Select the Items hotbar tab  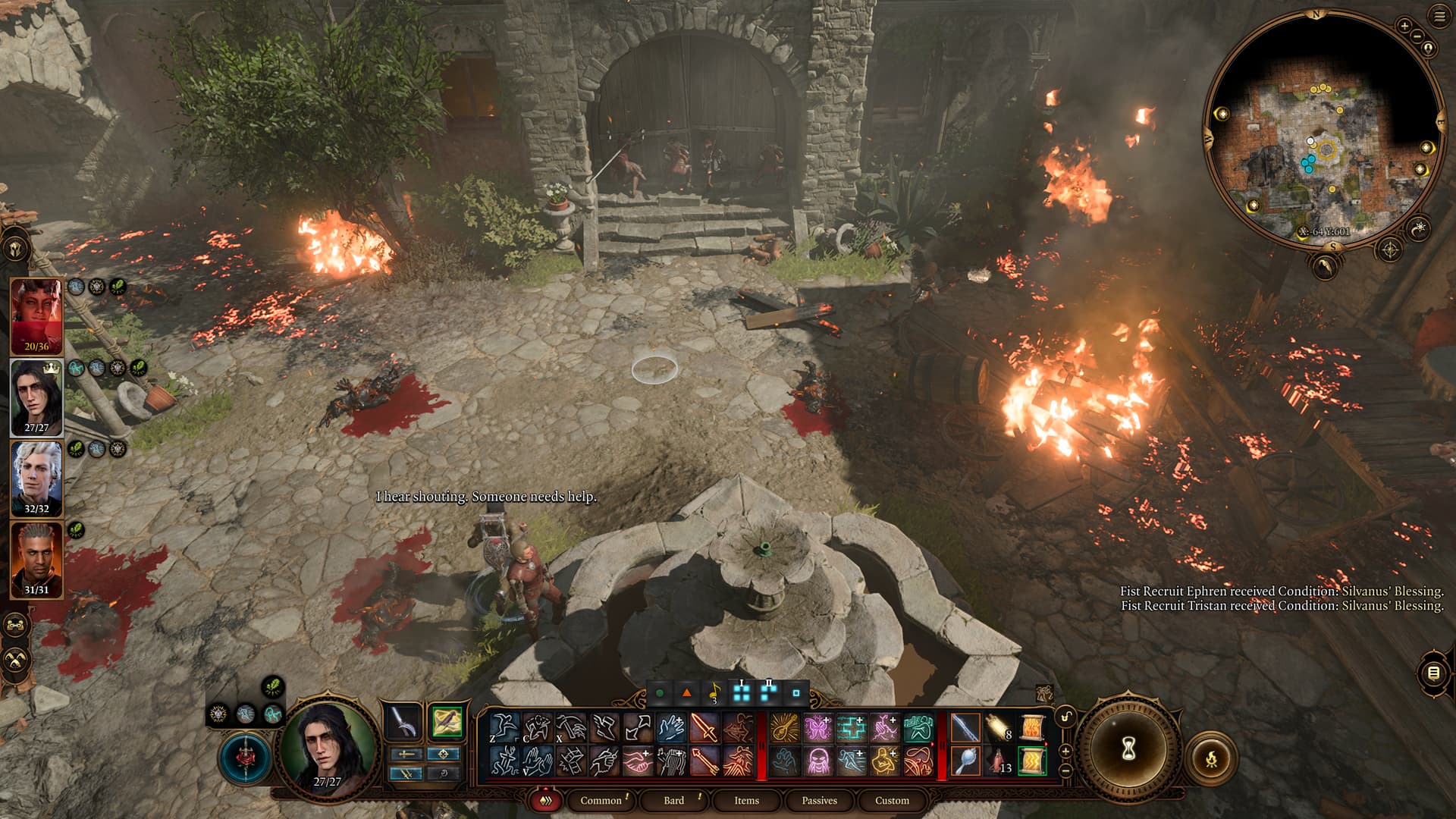(746, 800)
